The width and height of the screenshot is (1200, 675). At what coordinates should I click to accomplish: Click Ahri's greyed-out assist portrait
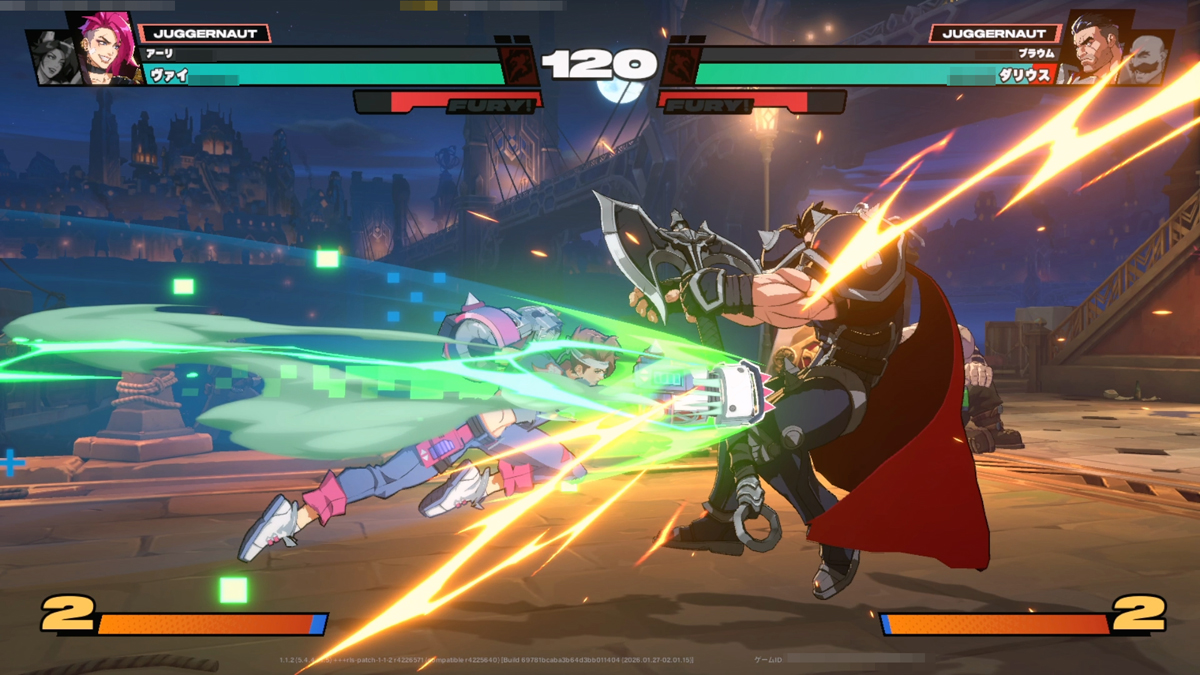[x=50, y=58]
